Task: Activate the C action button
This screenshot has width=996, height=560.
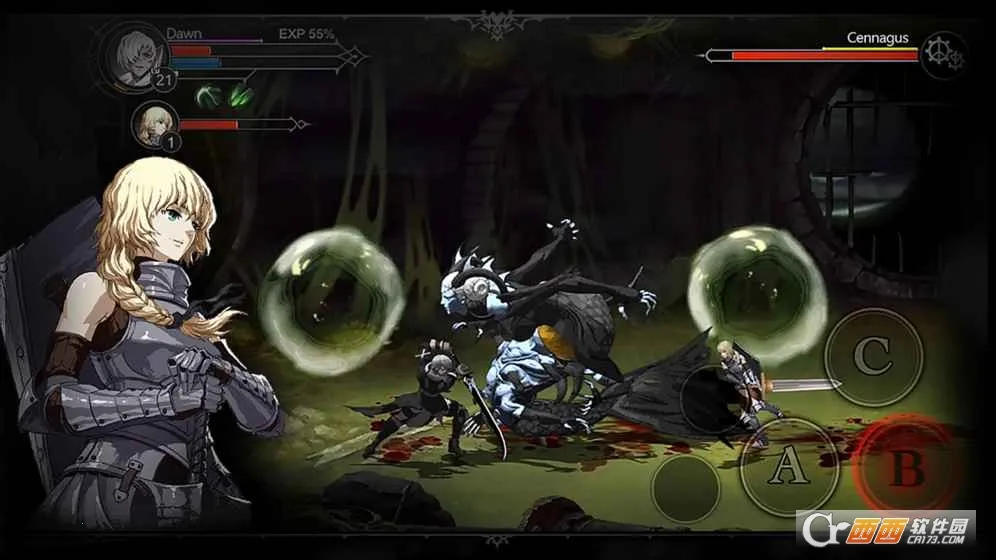Action: pos(872,356)
